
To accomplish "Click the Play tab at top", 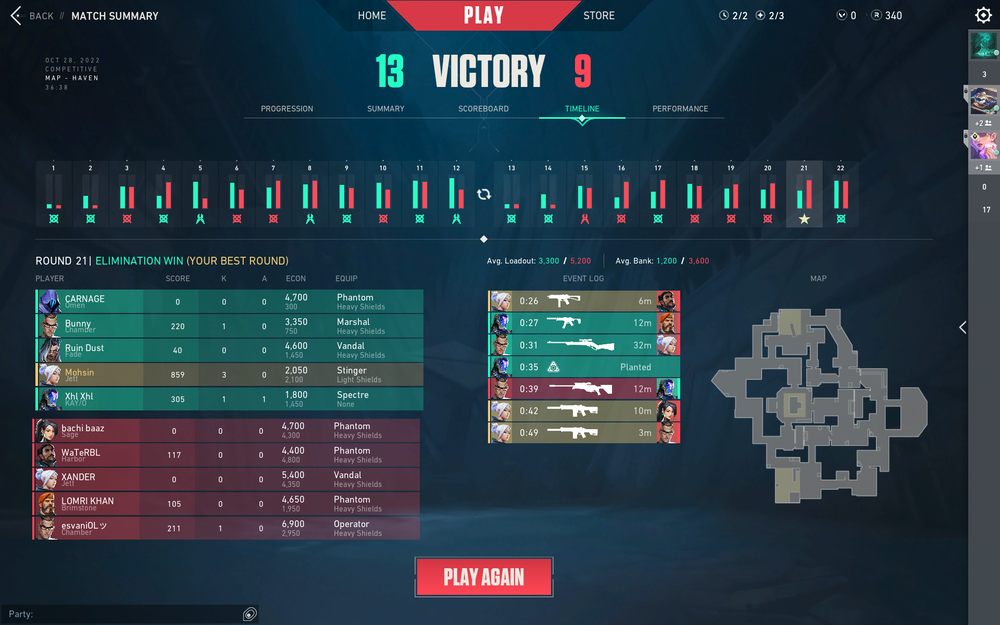I will tap(484, 16).
